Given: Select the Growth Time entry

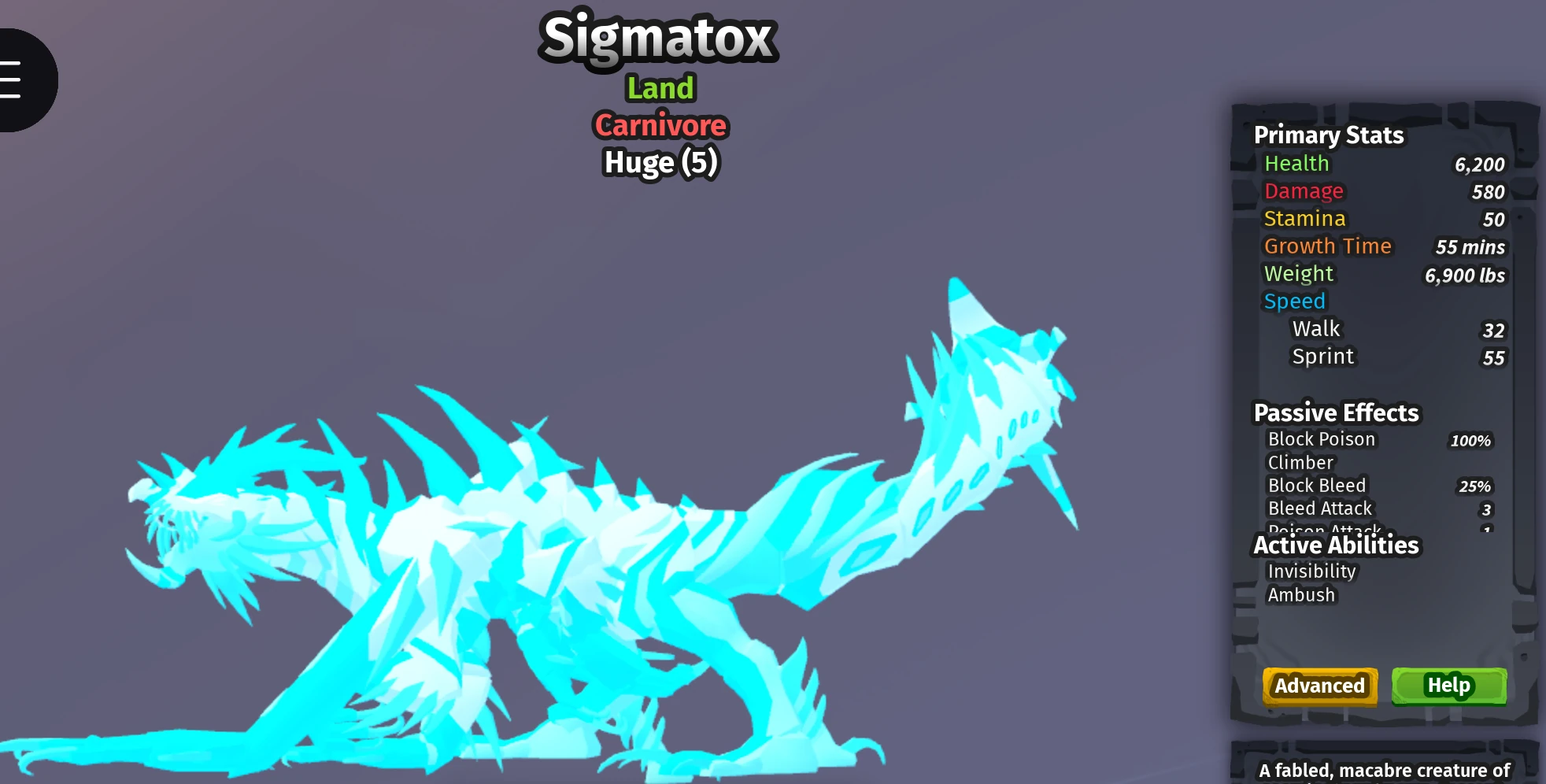Looking at the screenshot, I should click(x=1329, y=246).
